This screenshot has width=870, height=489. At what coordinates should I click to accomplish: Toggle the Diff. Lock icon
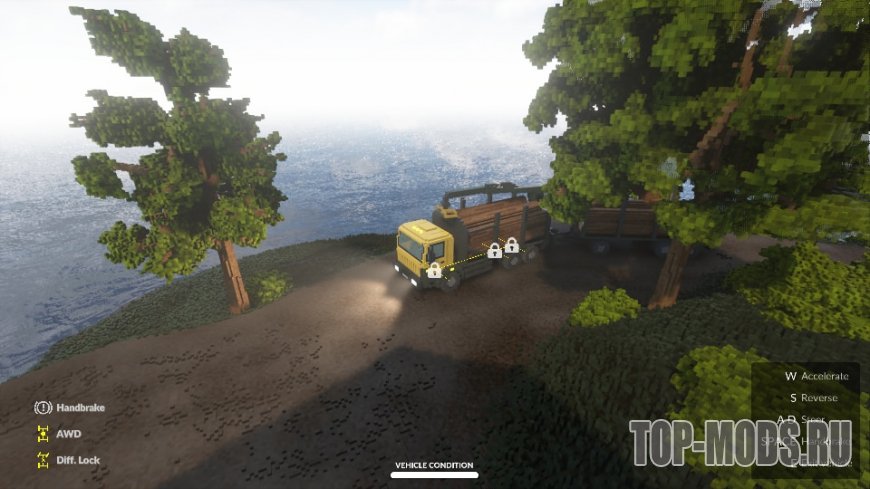click(x=43, y=460)
